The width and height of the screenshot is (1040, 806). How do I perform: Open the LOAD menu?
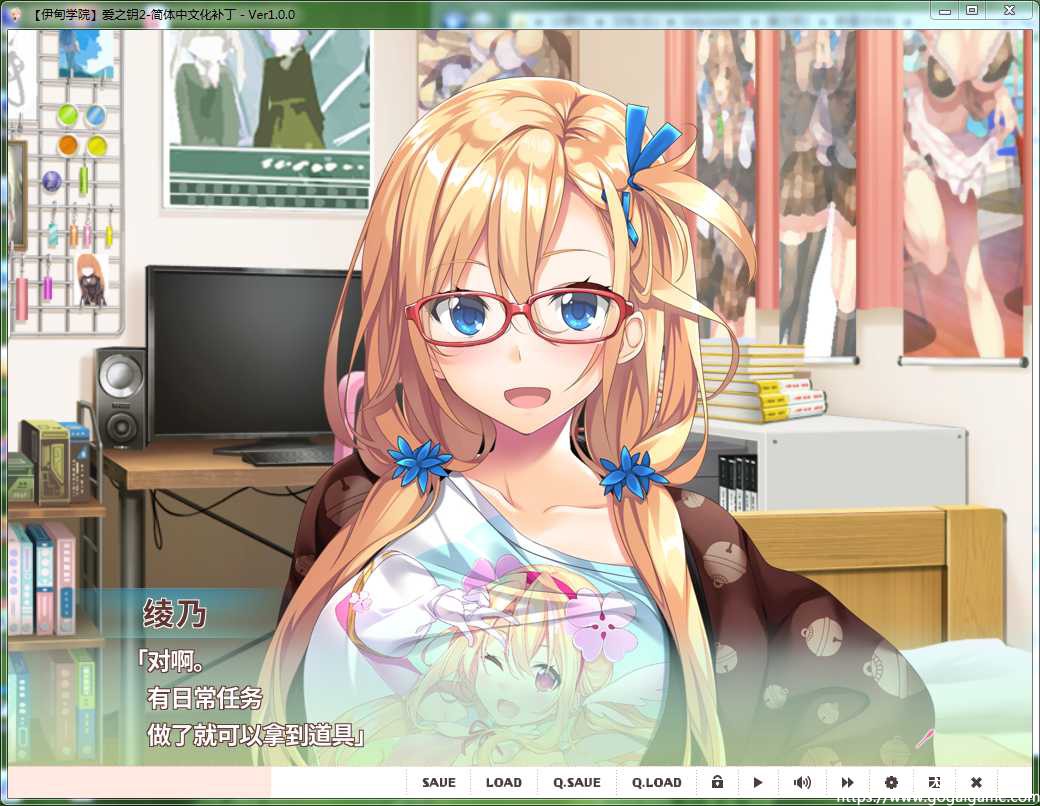pyautogui.click(x=504, y=782)
